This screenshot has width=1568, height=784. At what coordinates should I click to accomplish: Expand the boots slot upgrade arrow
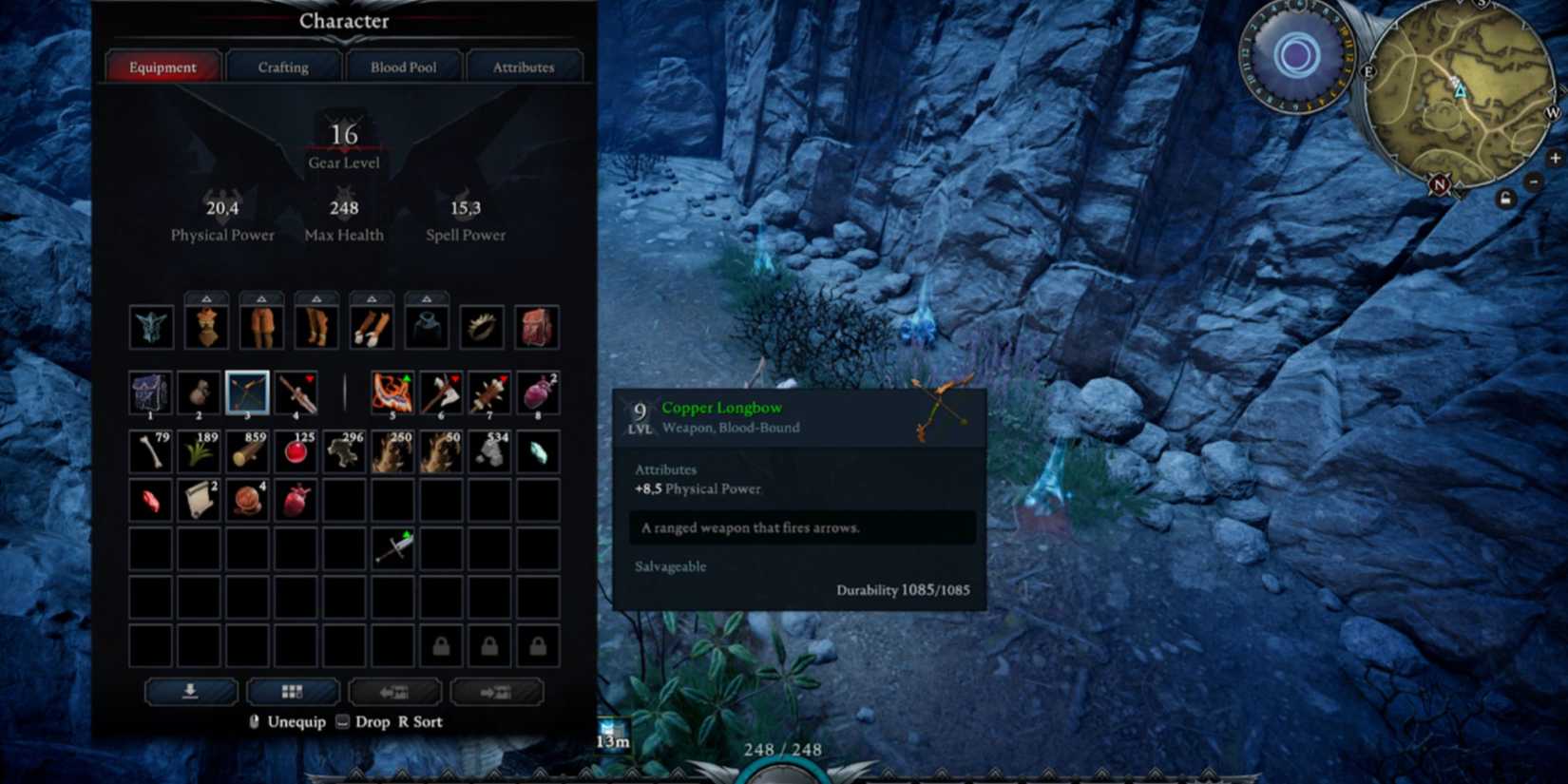(316, 296)
